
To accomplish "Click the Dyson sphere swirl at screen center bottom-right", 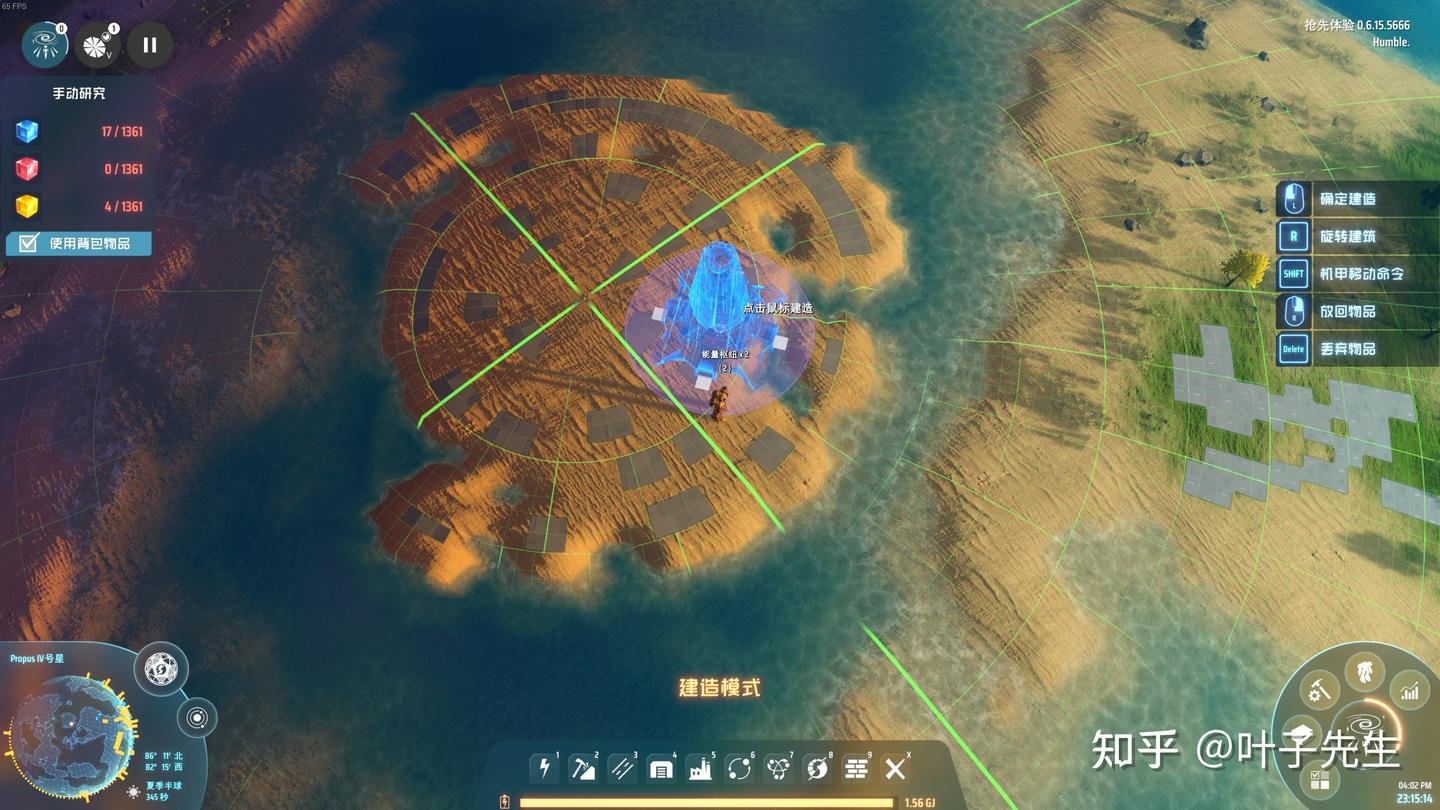I will click(1365, 722).
